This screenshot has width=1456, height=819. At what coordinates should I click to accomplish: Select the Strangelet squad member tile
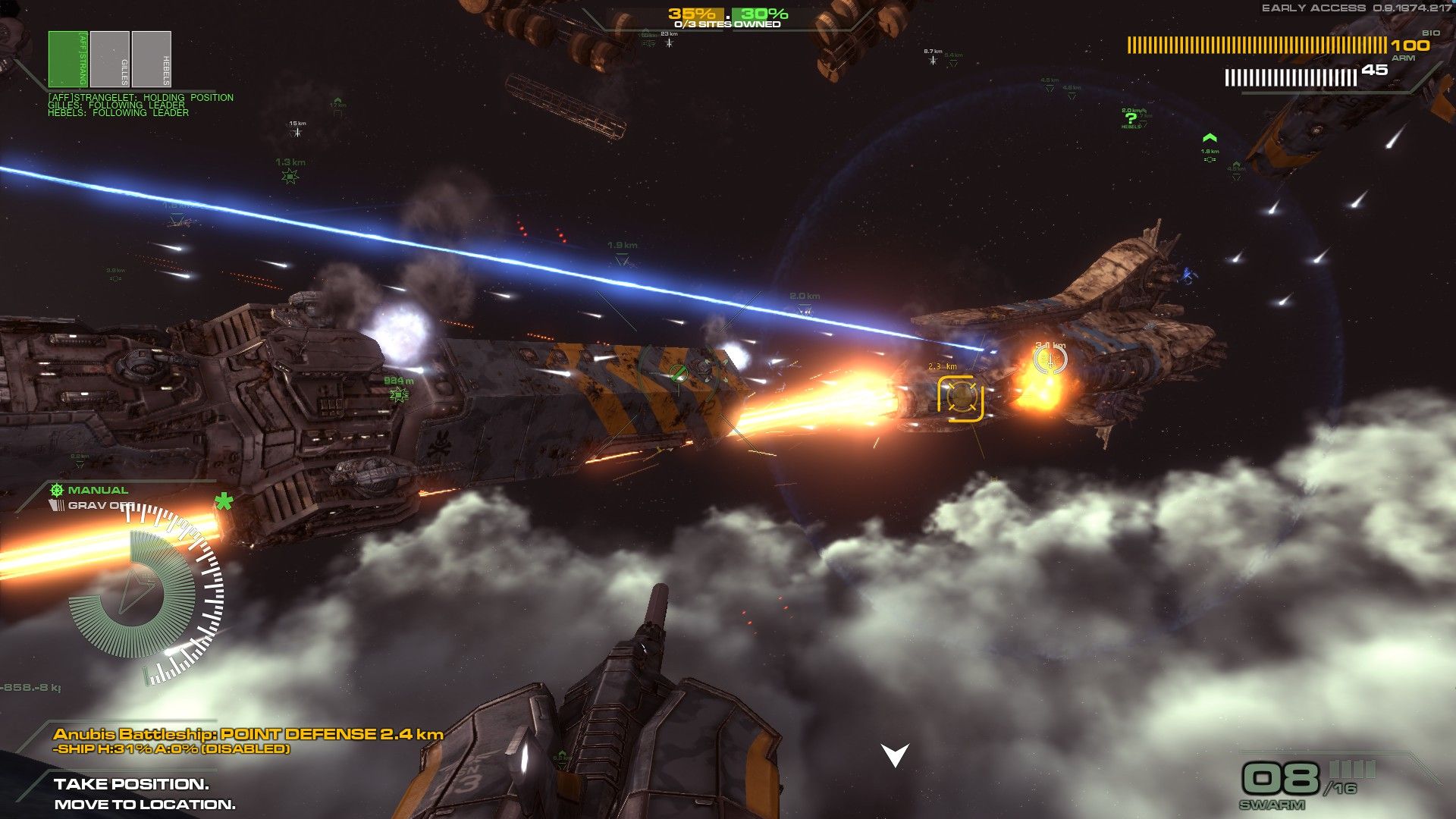point(68,59)
